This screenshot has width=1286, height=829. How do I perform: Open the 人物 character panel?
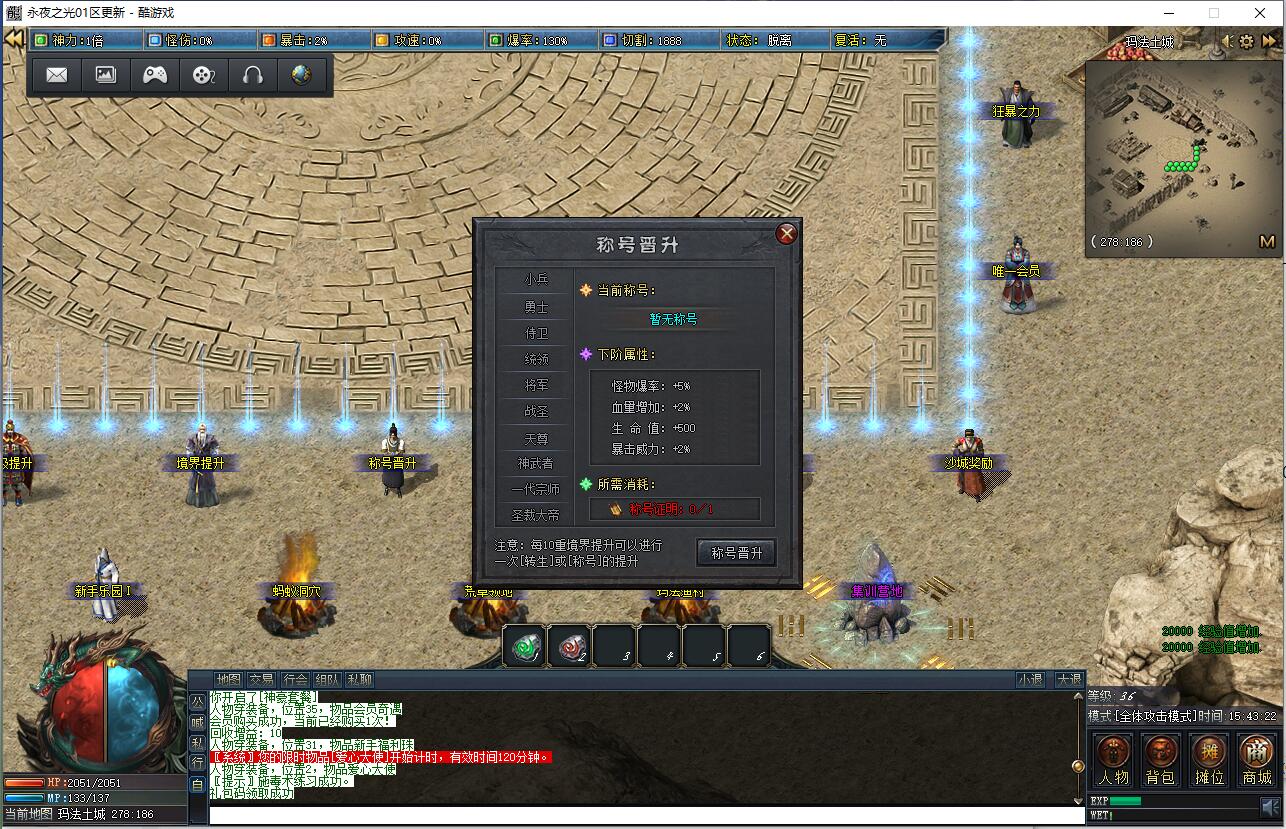[1114, 758]
